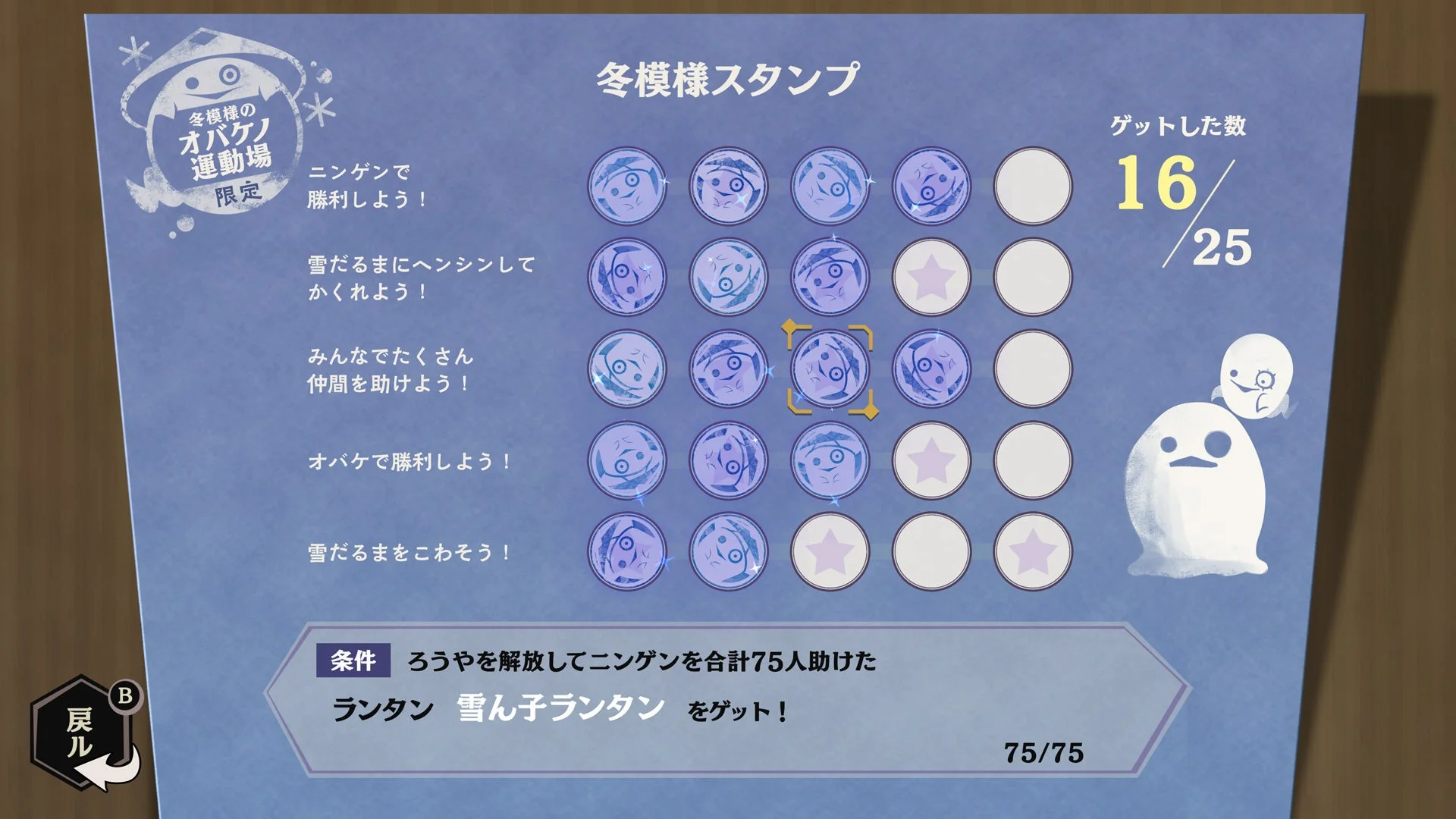Select the fourth stamp in the みんなでたくさん row

tap(930, 369)
